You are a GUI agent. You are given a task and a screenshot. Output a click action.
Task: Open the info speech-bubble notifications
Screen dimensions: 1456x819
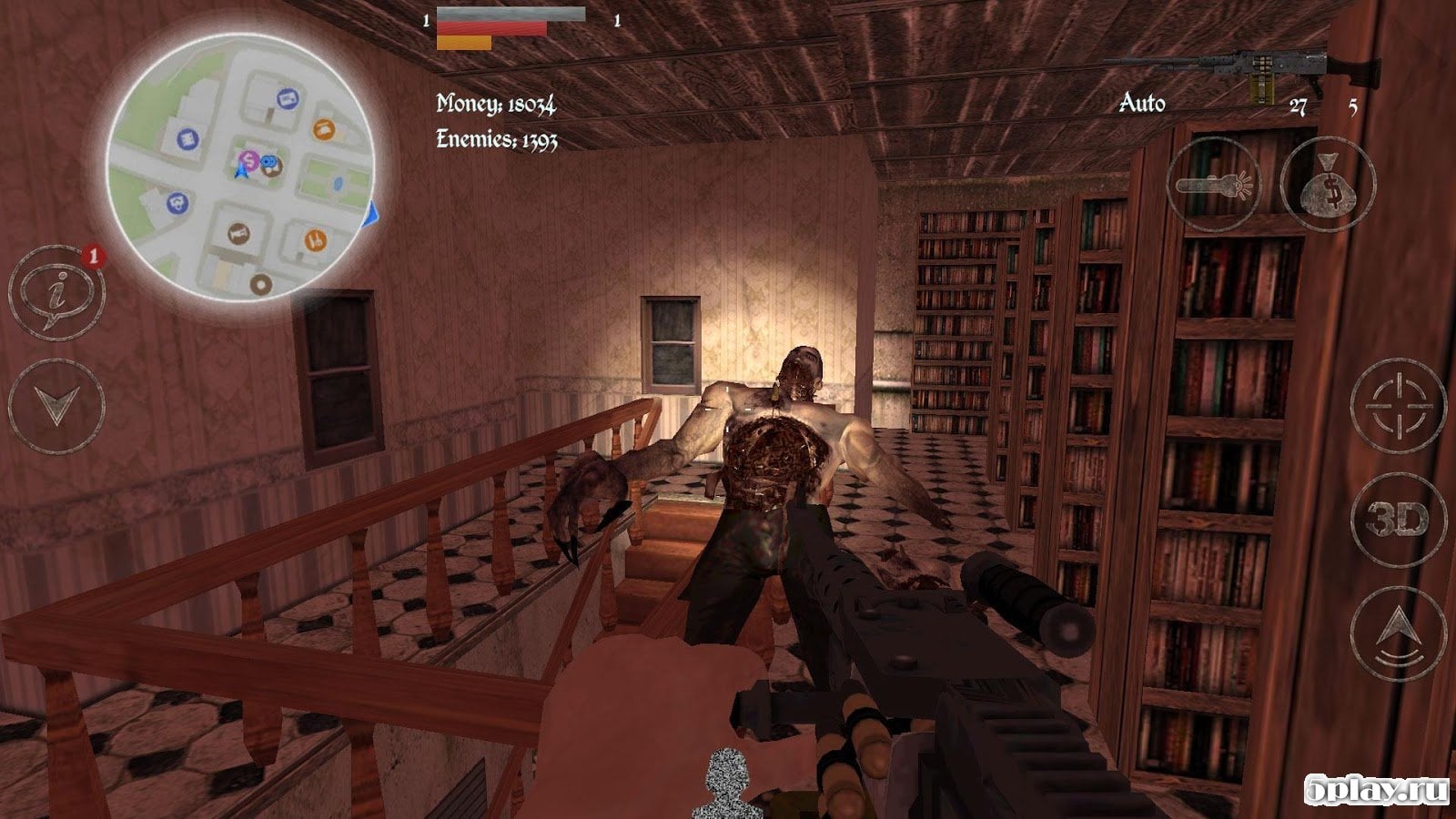pos(56,291)
